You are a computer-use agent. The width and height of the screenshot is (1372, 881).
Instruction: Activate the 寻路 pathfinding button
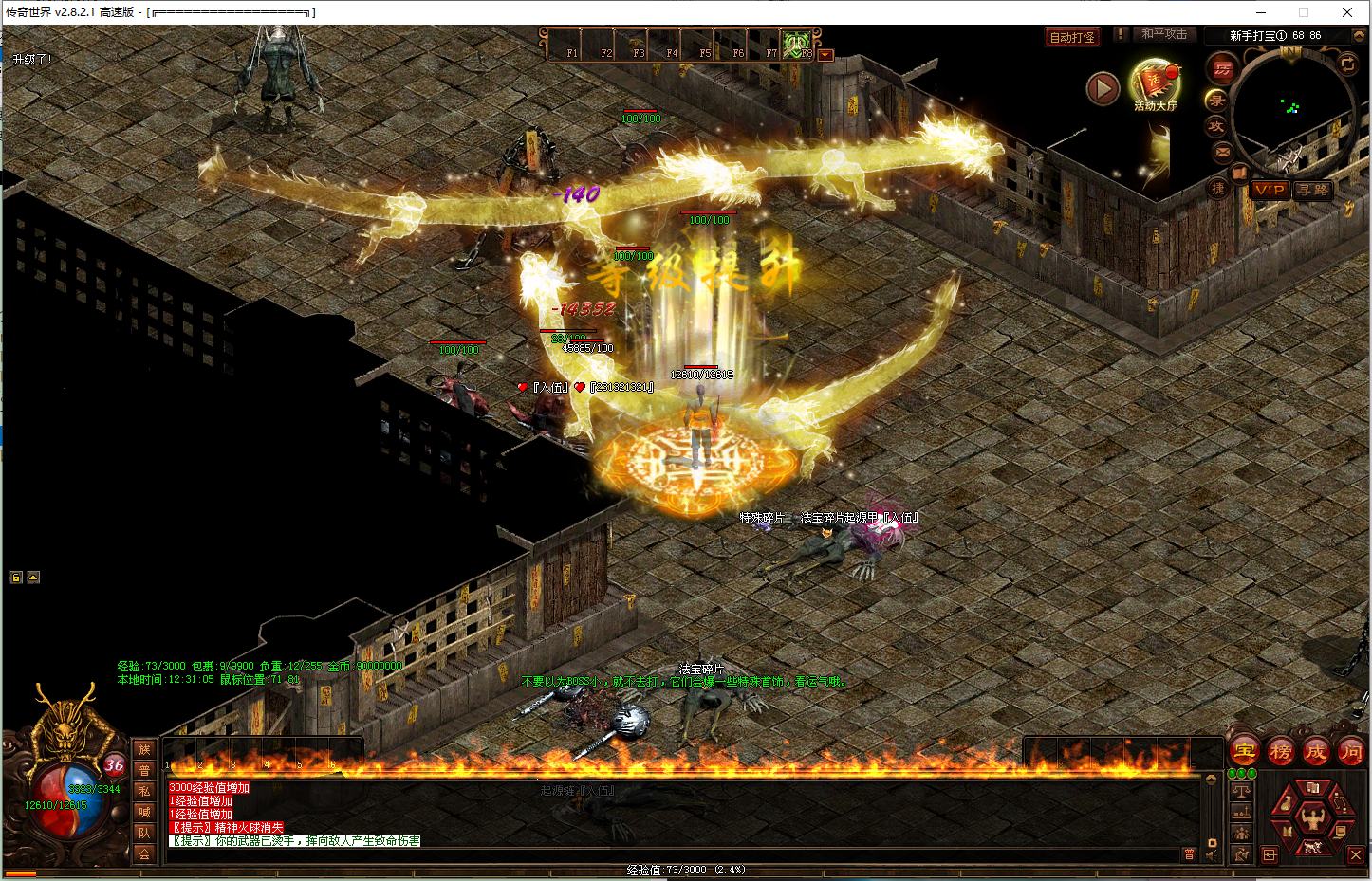pyautogui.click(x=1313, y=190)
